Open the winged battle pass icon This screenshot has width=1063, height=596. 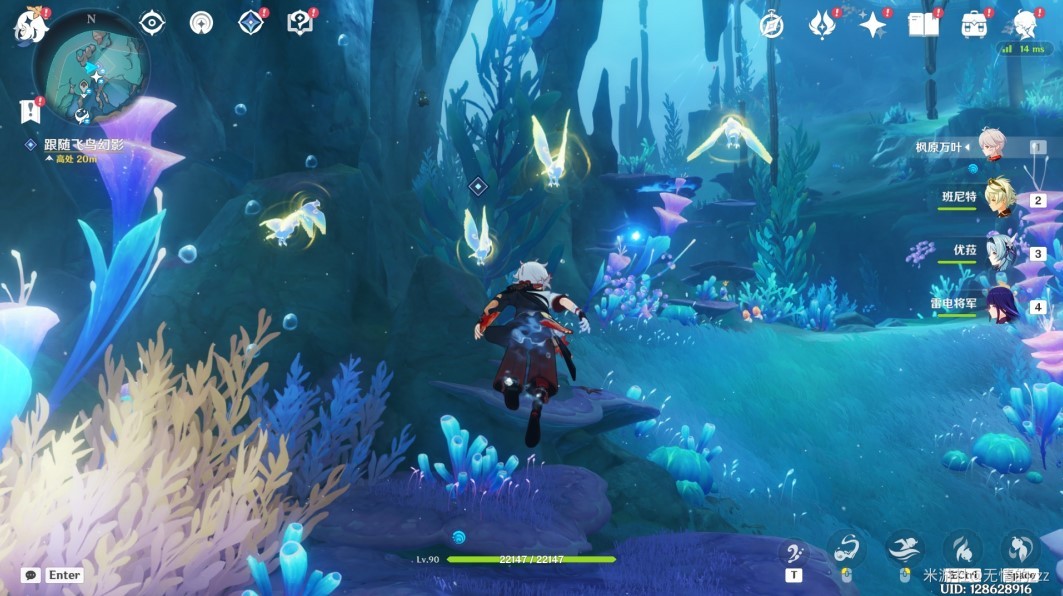822,25
